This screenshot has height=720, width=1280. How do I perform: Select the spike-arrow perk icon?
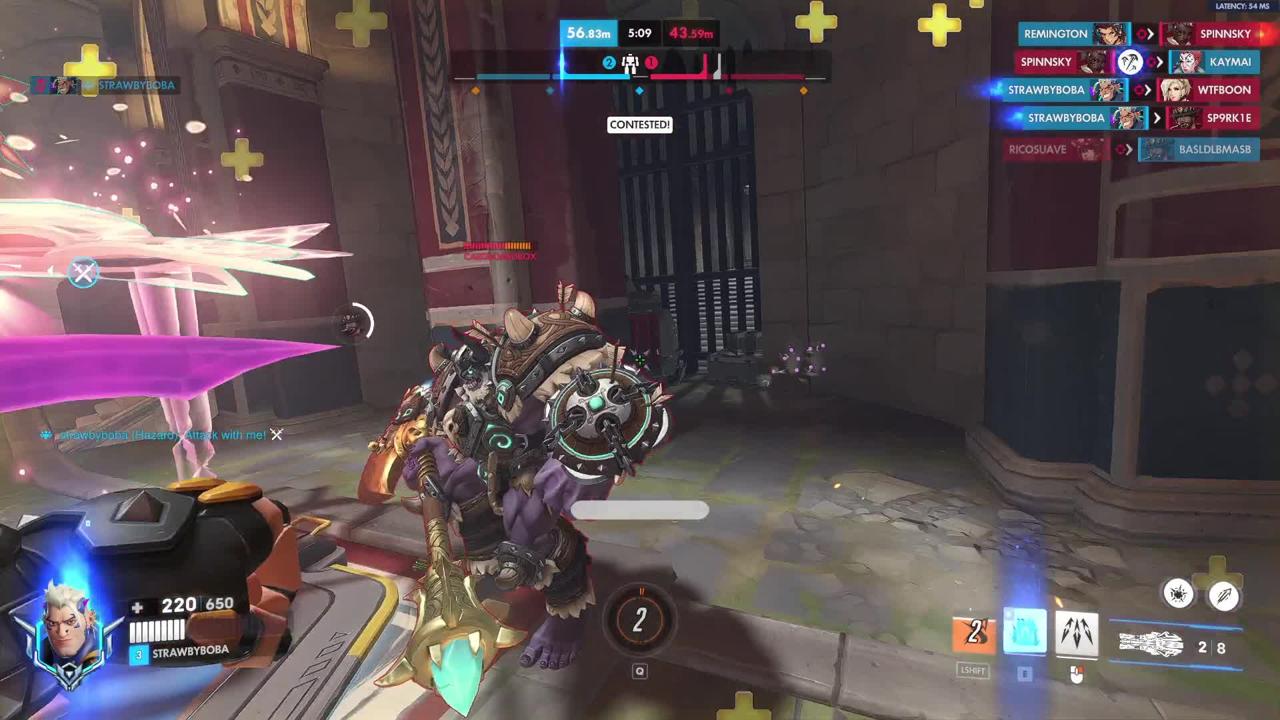coord(1224,594)
